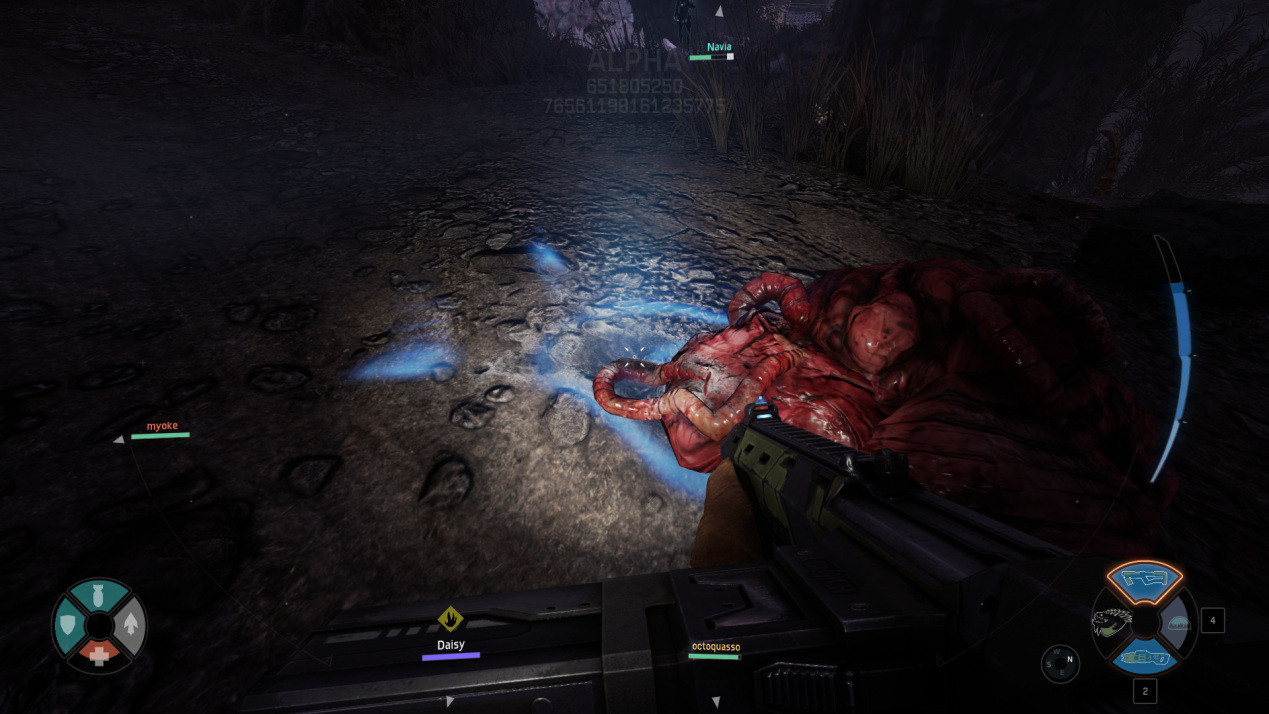Select the bomb segment of the team wheel
This screenshot has height=714, width=1269.
[x=99, y=594]
